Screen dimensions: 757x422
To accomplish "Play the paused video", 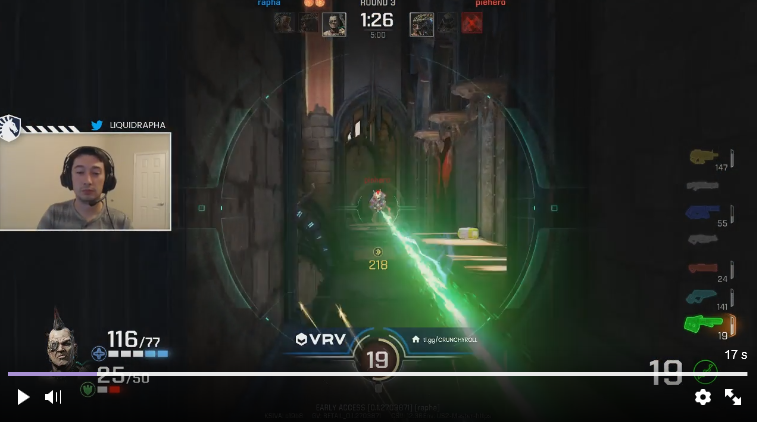I will [23, 397].
